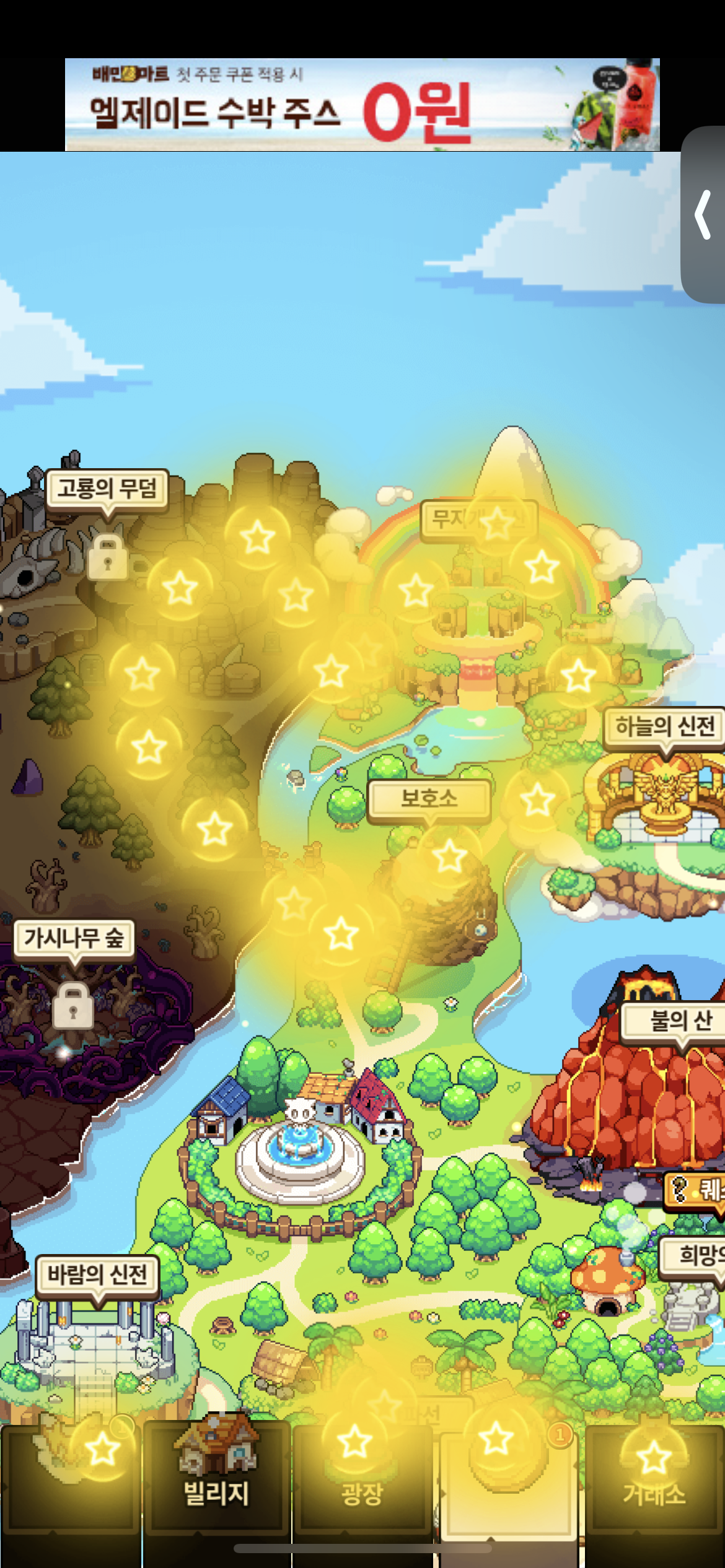Select the 보호소 (Shelter) map label
725x1568 pixels.
(429, 799)
